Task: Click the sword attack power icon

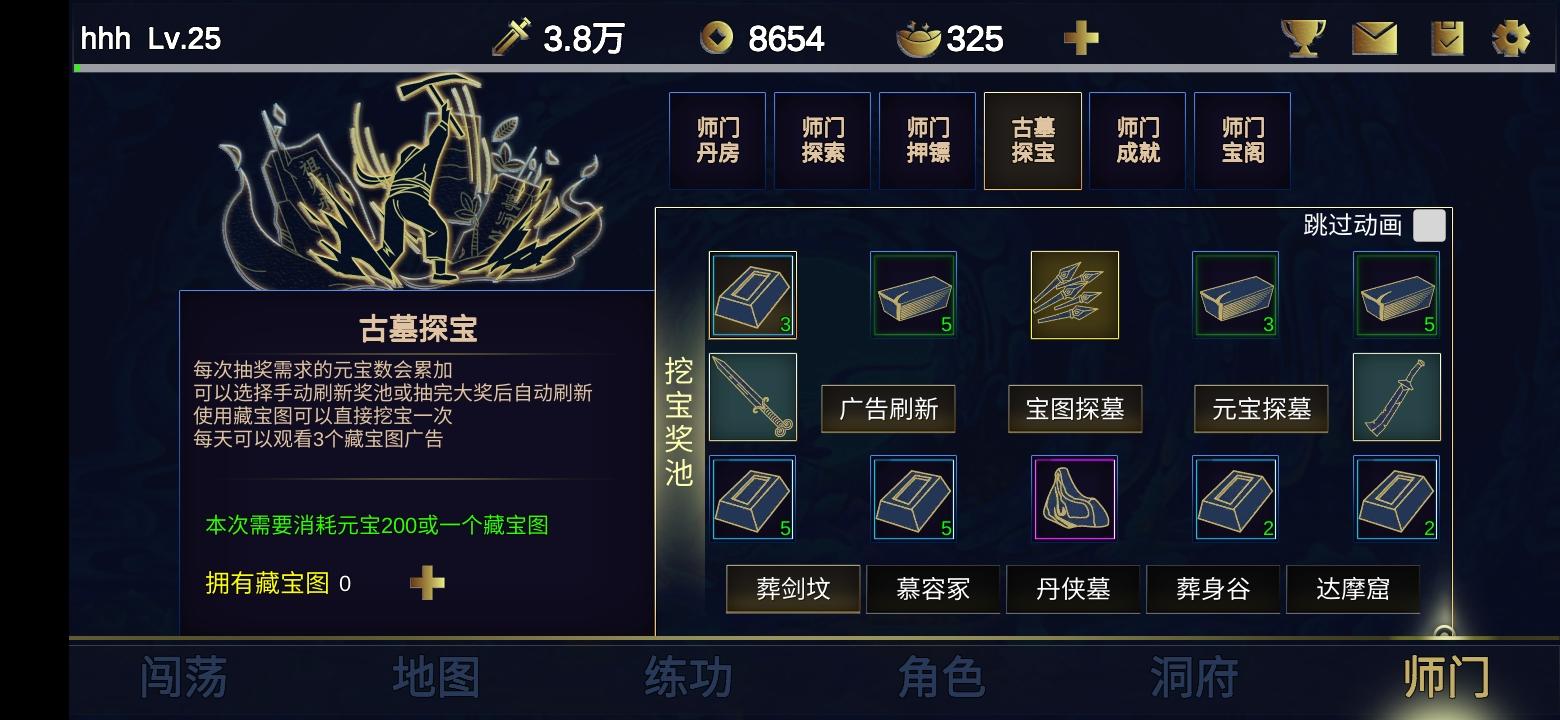Action: (x=508, y=38)
